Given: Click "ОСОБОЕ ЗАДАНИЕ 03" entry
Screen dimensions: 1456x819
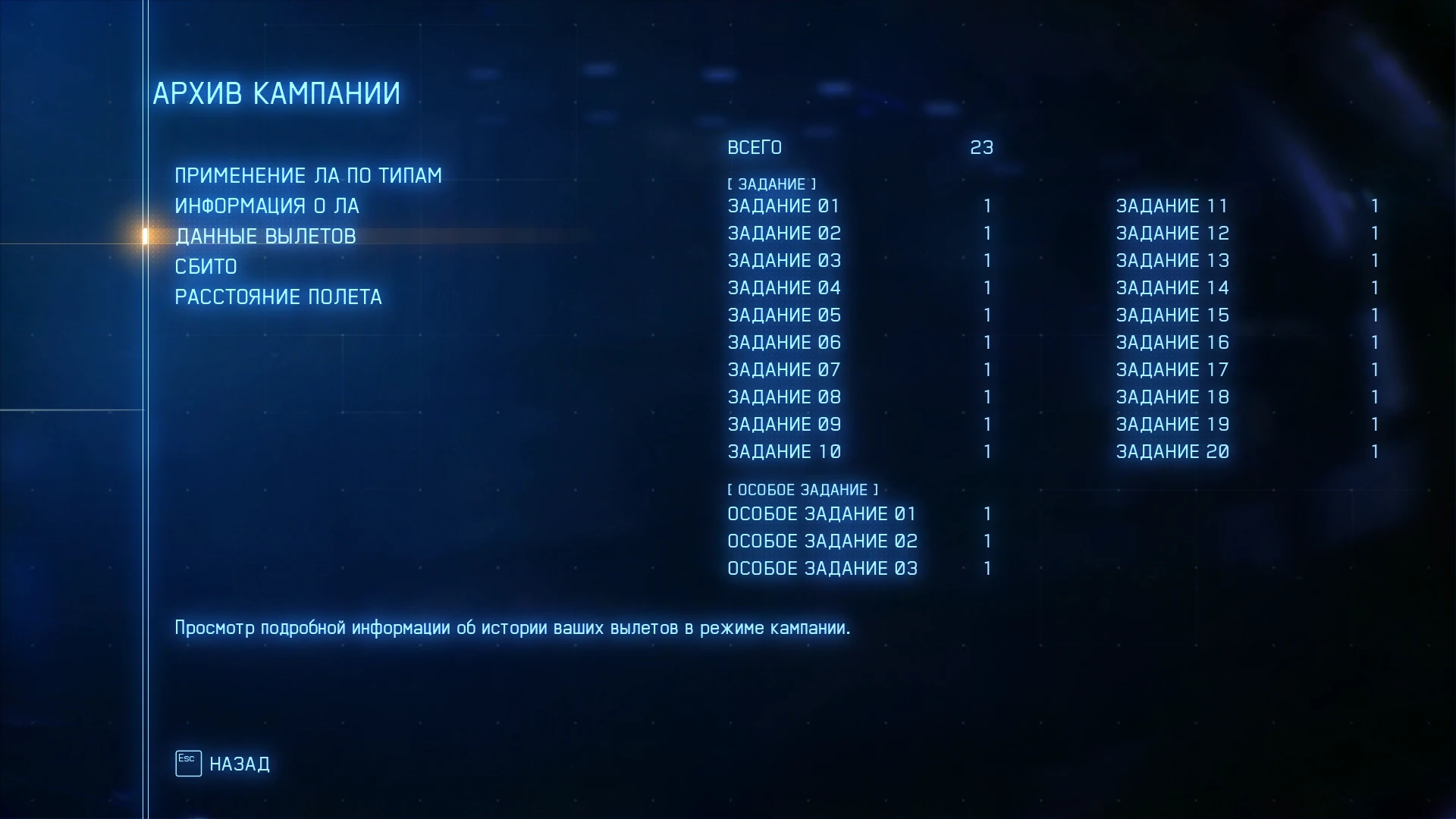Looking at the screenshot, I should point(822,568).
